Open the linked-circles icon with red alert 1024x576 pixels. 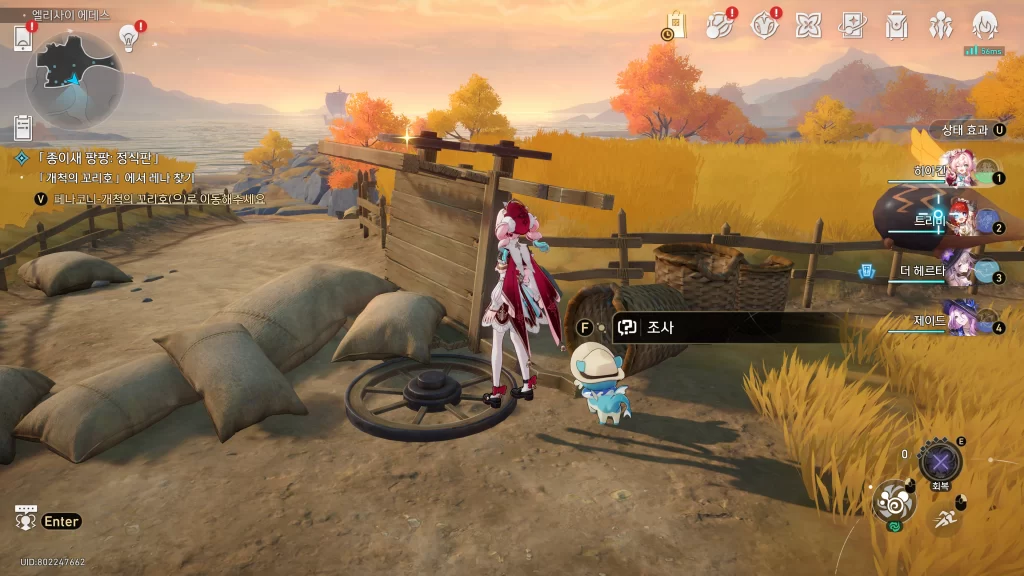coord(720,25)
